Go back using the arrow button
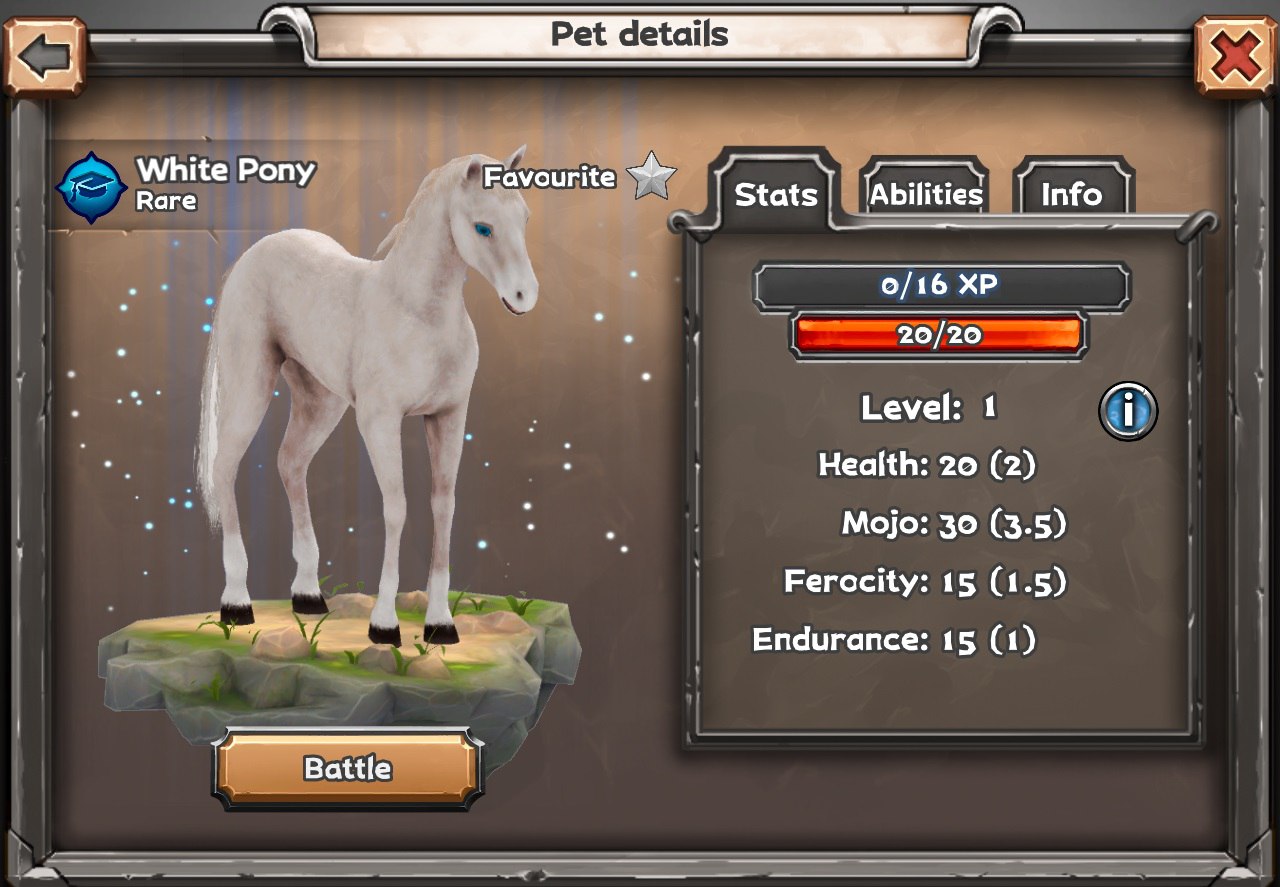This screenshot has width=1280, height=887. coord(44,57)
